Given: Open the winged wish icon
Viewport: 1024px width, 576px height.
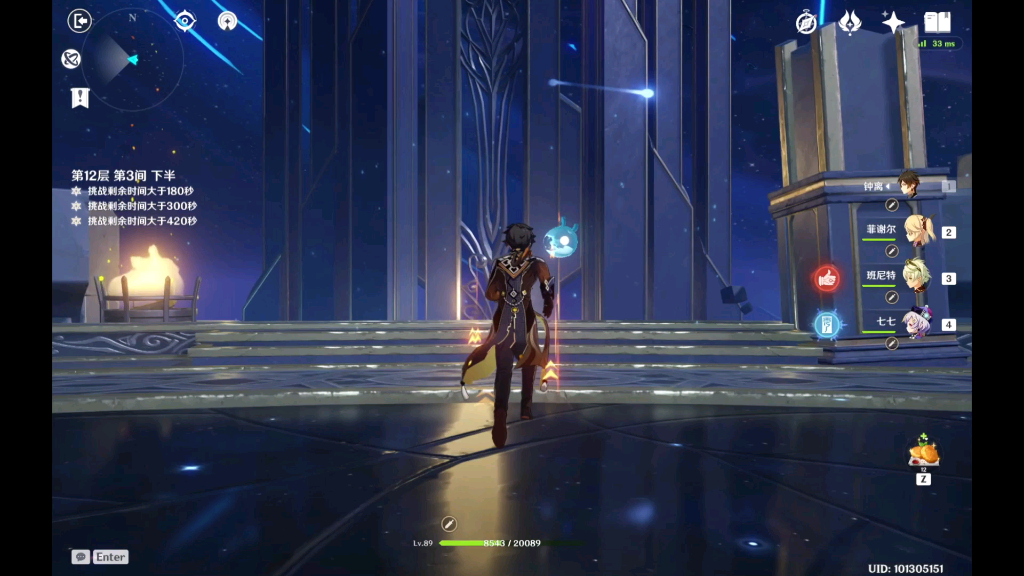Looking at the screenshot, I should click(x=850, y=22).
